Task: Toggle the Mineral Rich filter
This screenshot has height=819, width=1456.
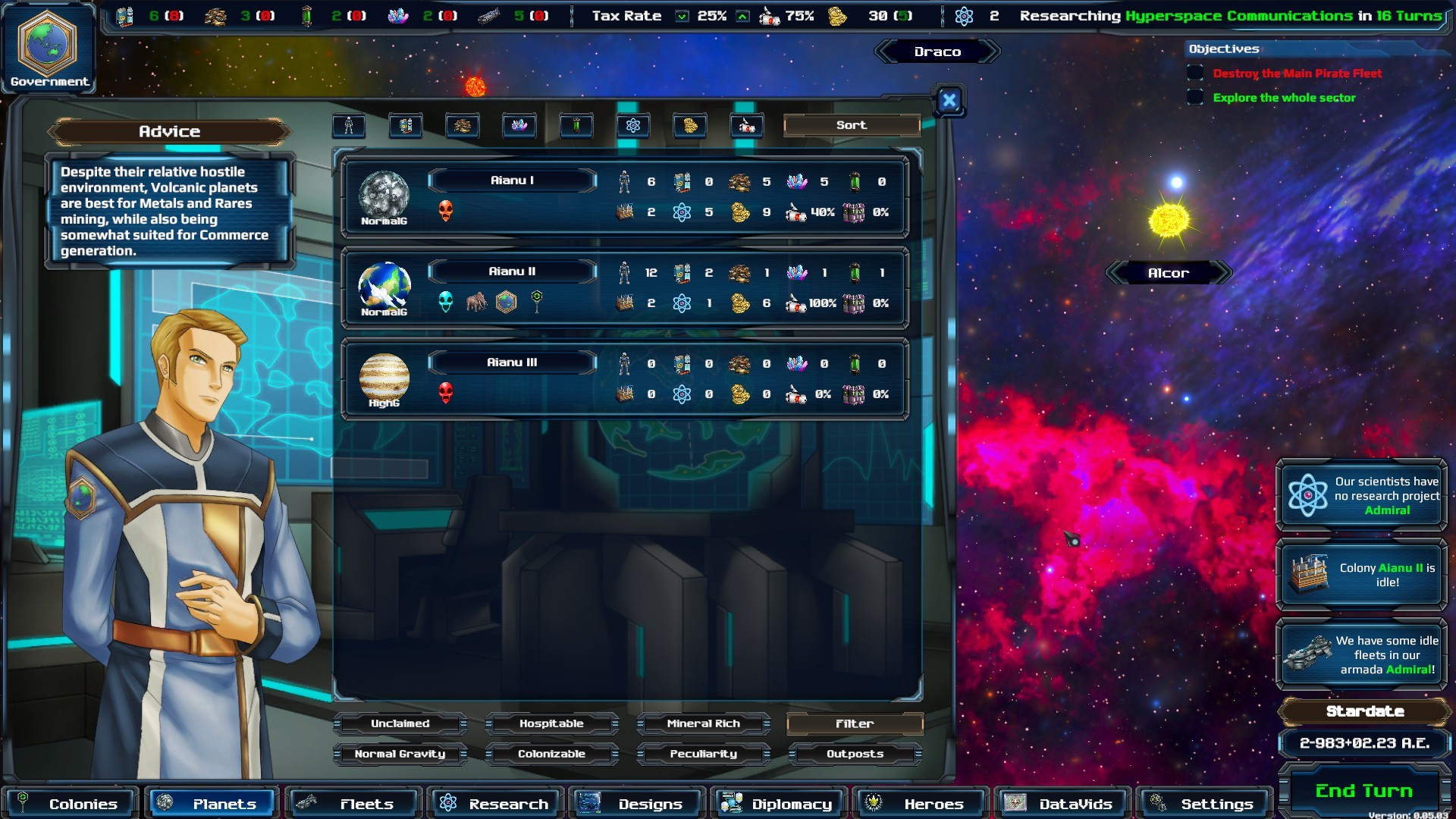Action: (703, 723)
